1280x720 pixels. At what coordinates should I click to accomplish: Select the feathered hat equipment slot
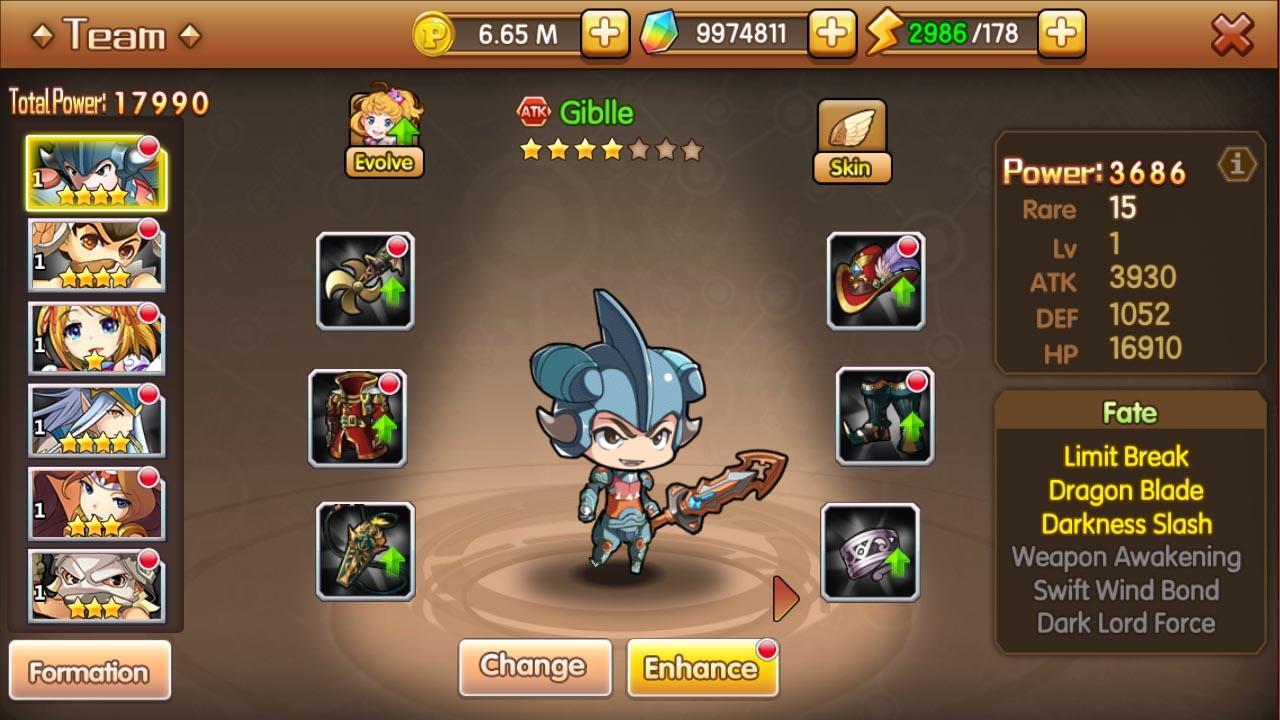point(875,279)
